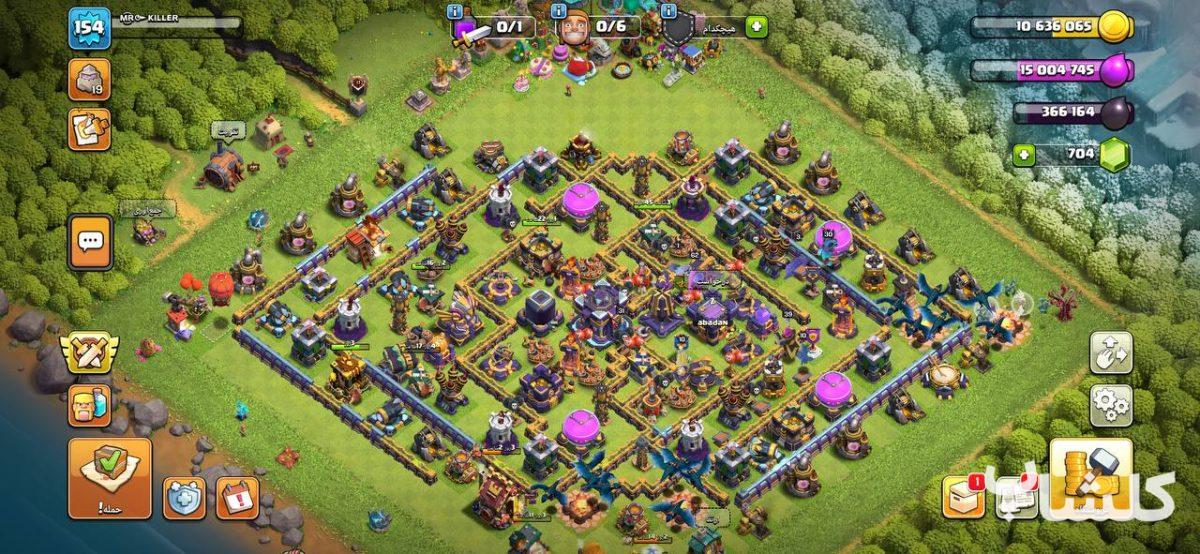Open the notes and quests scroll icon

click(x=89, y=129)
